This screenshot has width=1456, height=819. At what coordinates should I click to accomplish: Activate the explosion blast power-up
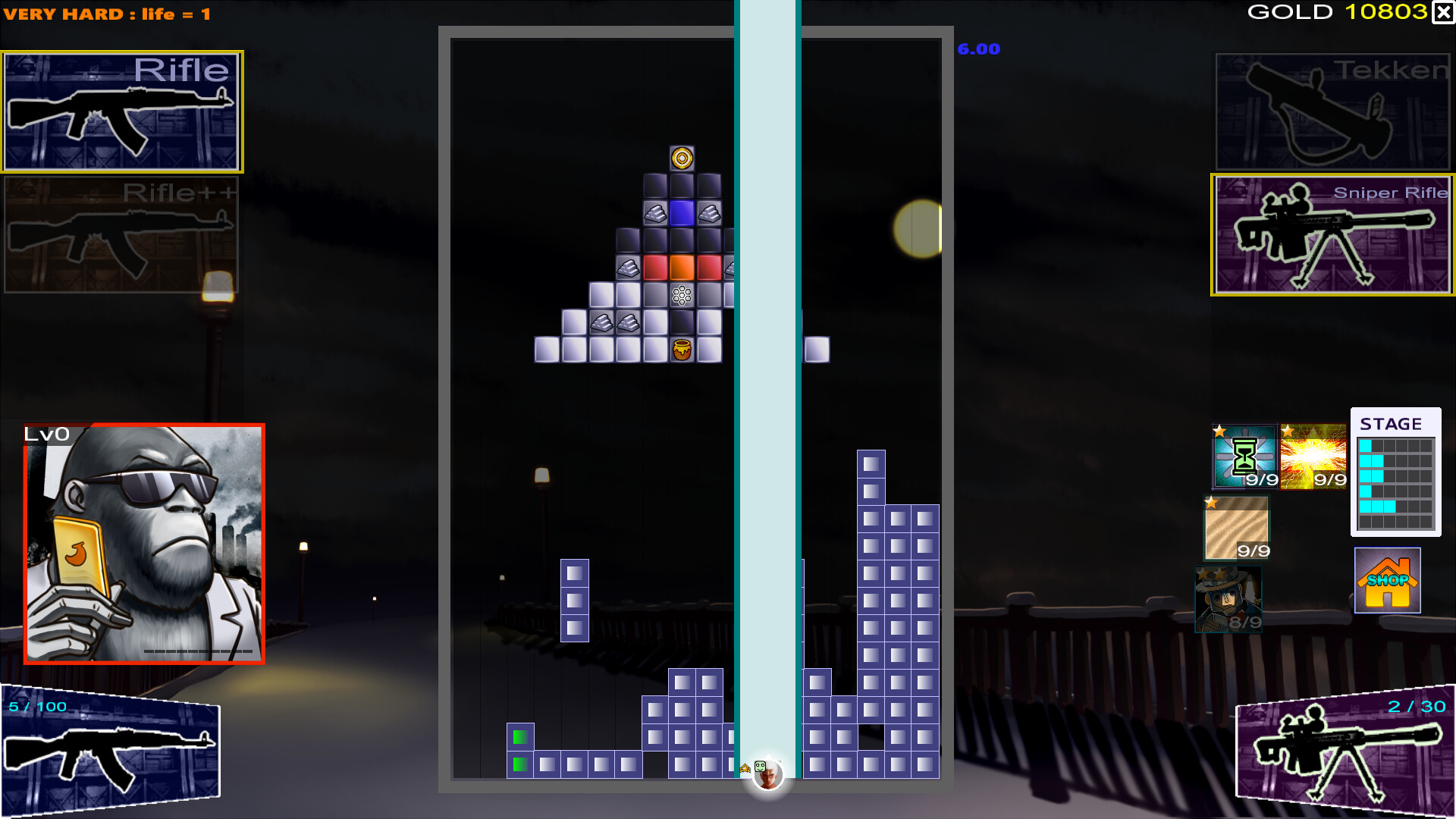[1313, 455]
